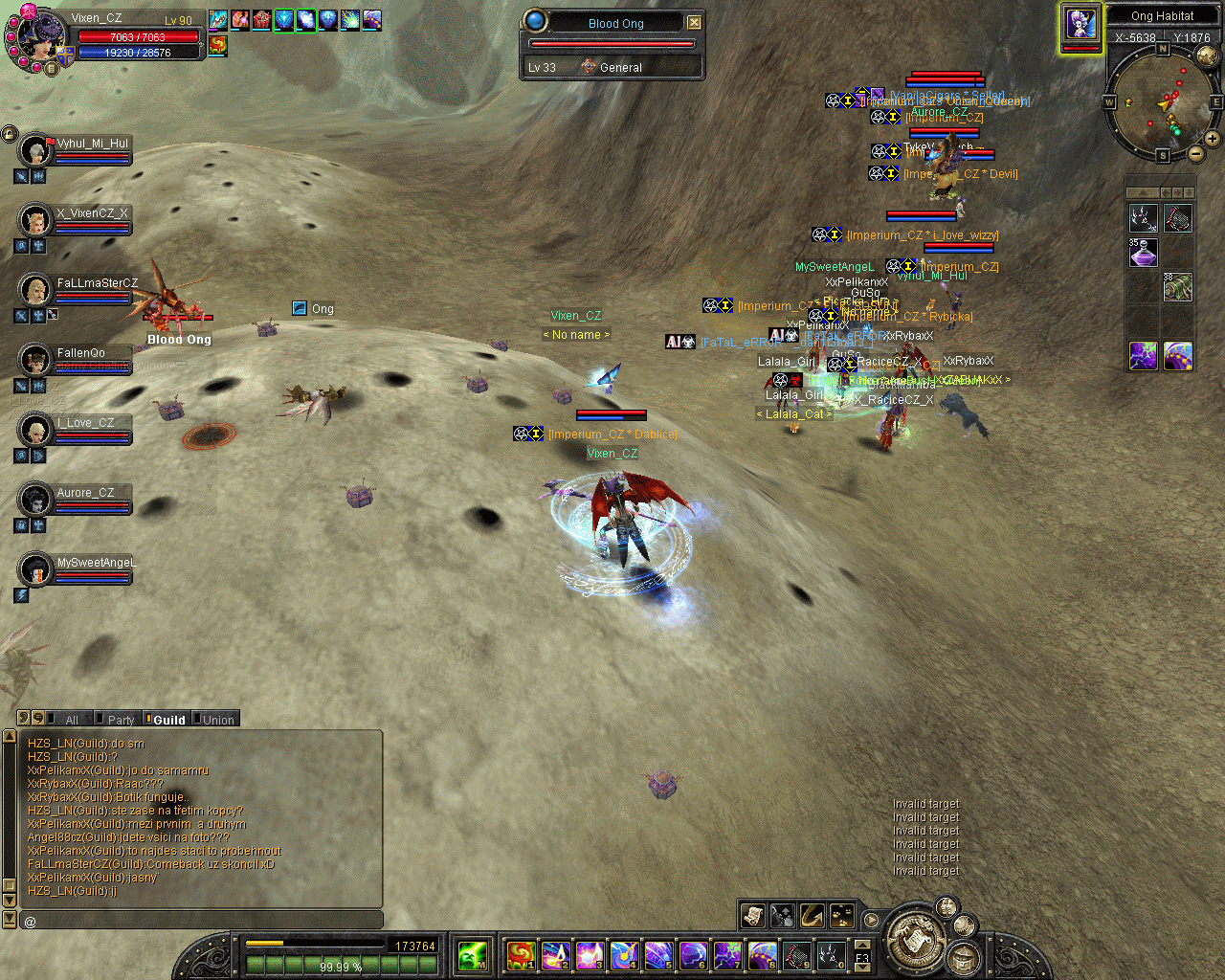This screenshot has width=1225, height=980.
Task: Open the quest scroll menu icon
Action: click(753, 916)
